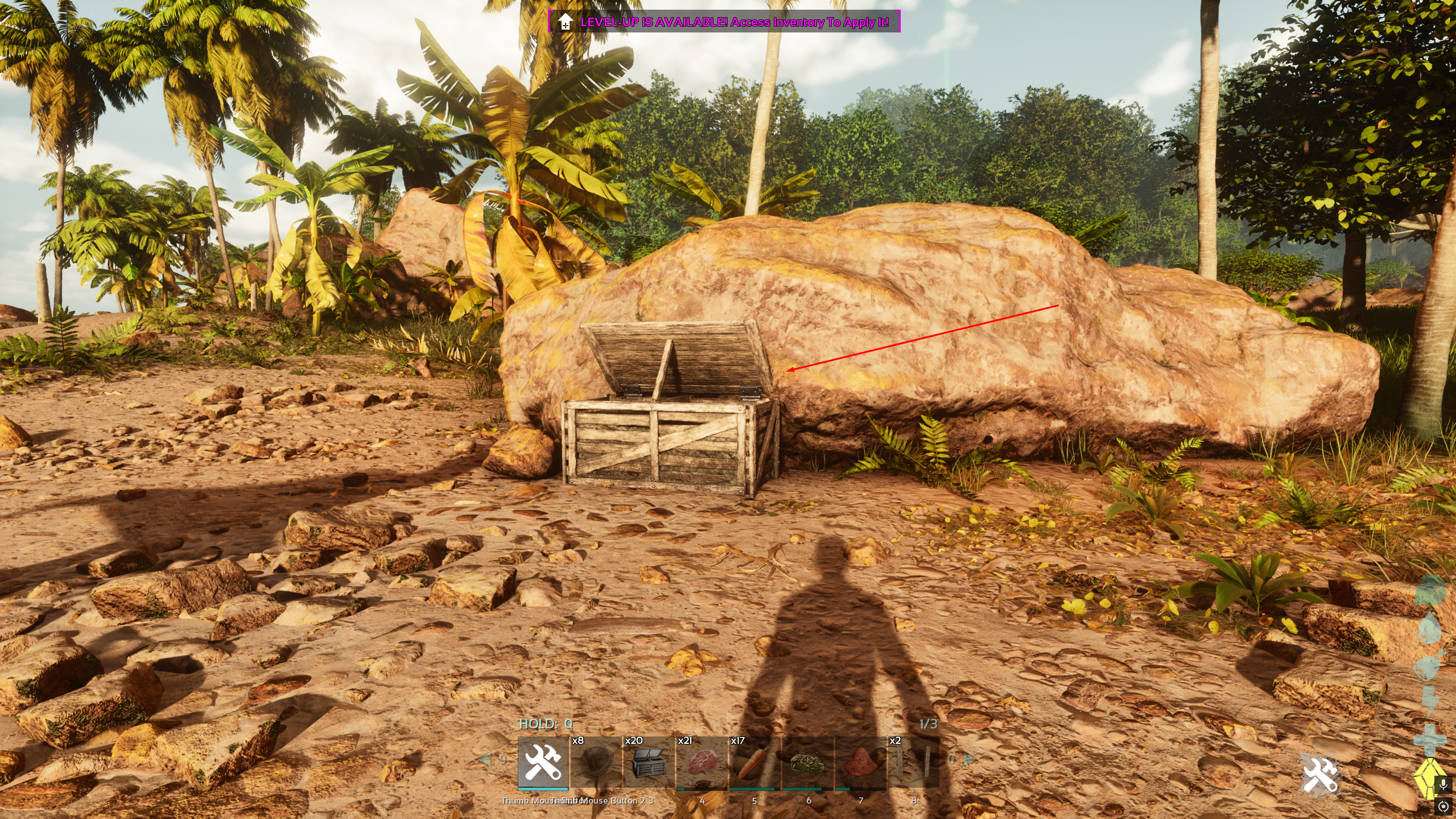Click the circular target icon below the microphone

1443,806
